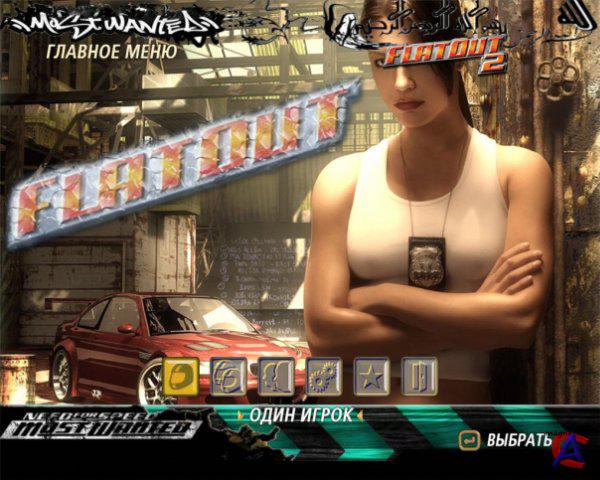Click the door icon to exit game
The height and width of the screenshot is (480, 600).
[x=419, y=375]
